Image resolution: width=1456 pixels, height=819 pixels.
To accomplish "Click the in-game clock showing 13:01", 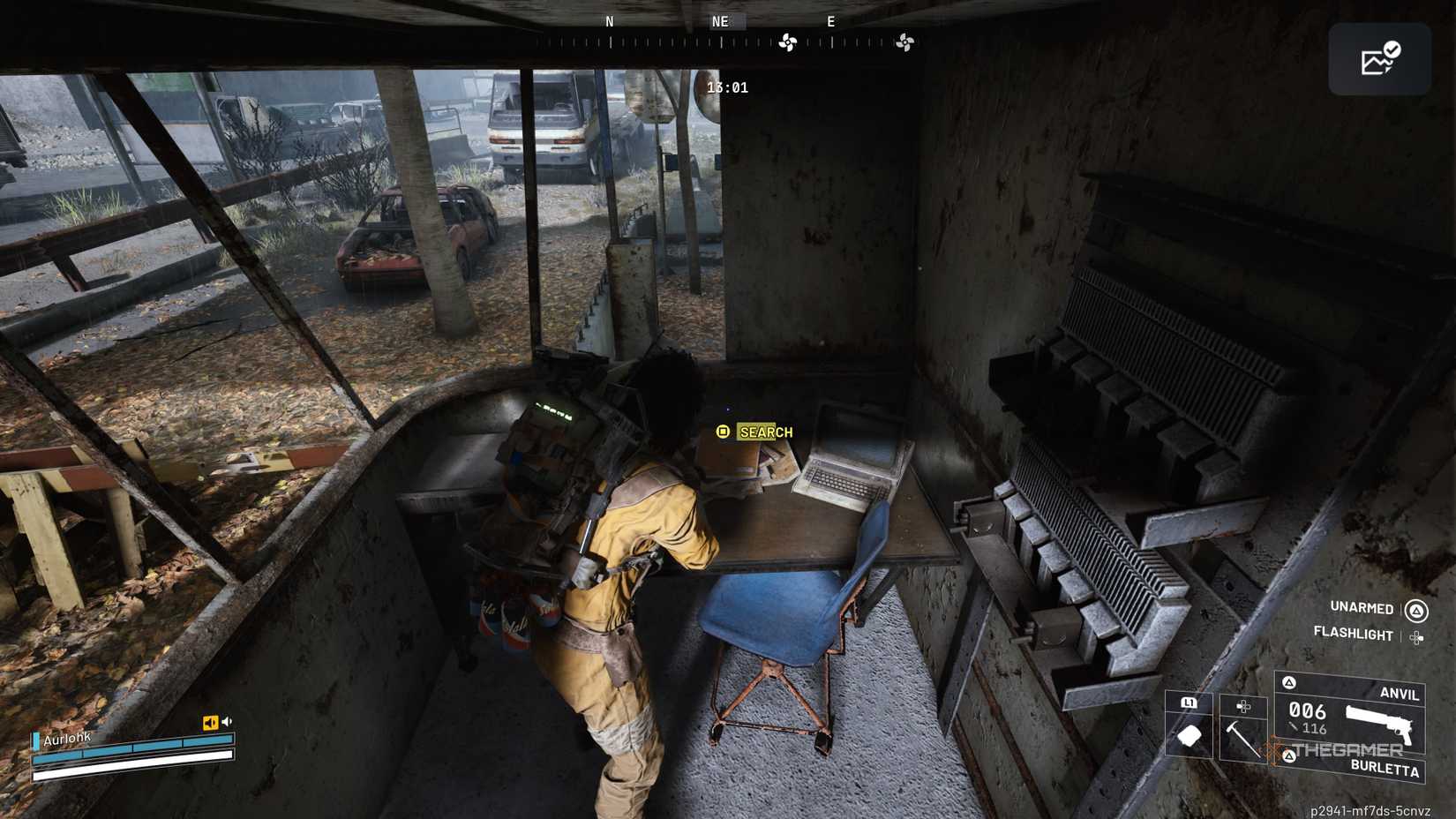I will pyautogui.click(x=727, y=87).
